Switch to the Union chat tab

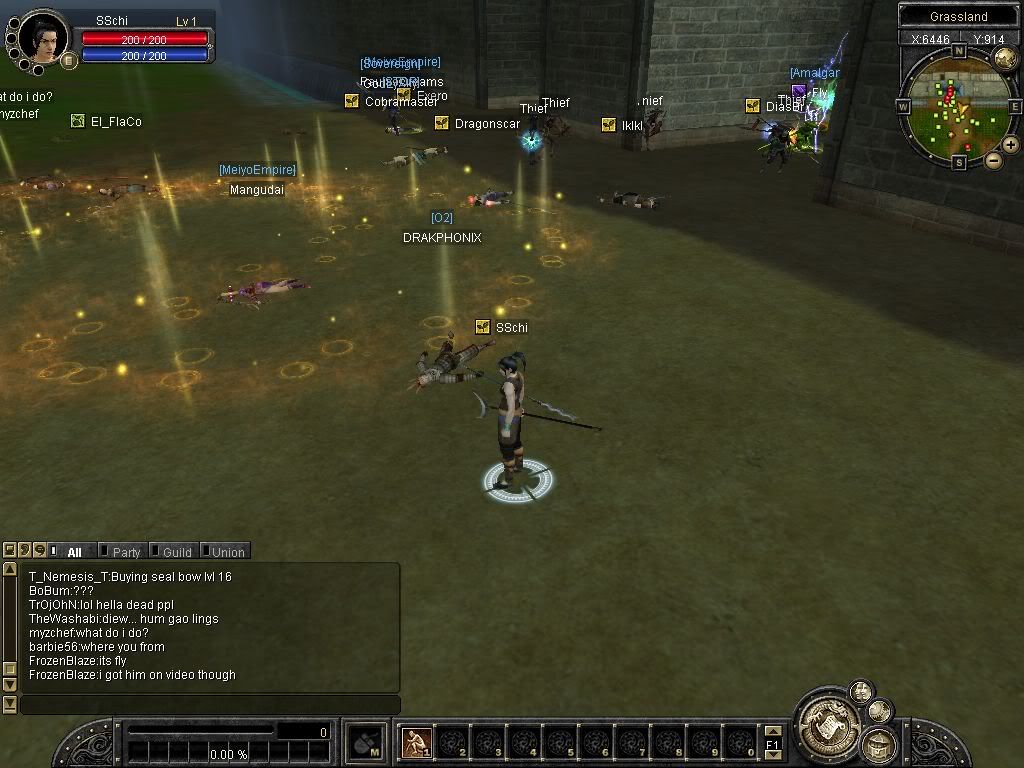pyautogui.click(x=227, y=551)
